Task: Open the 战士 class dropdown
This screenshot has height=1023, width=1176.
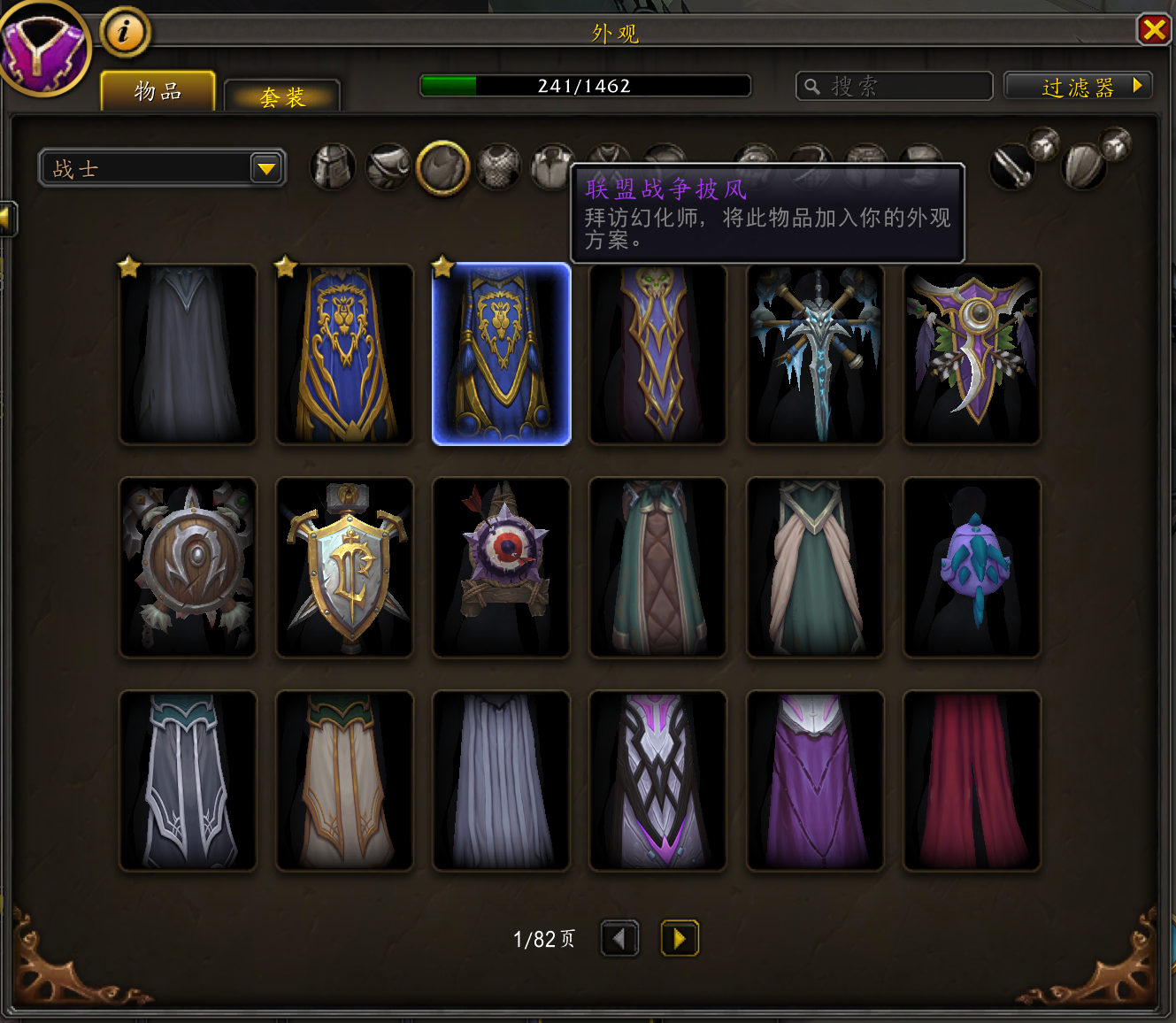Action: coord(162,168)
